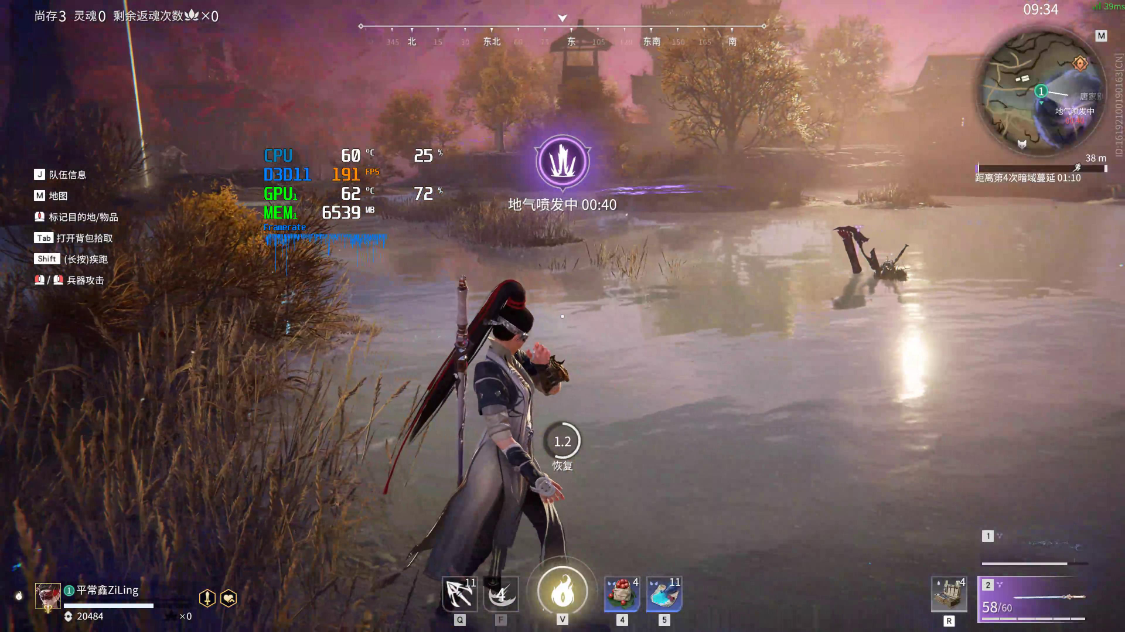Click the gold heart hexagon buff icon
1125x632 pixels.
229,597
